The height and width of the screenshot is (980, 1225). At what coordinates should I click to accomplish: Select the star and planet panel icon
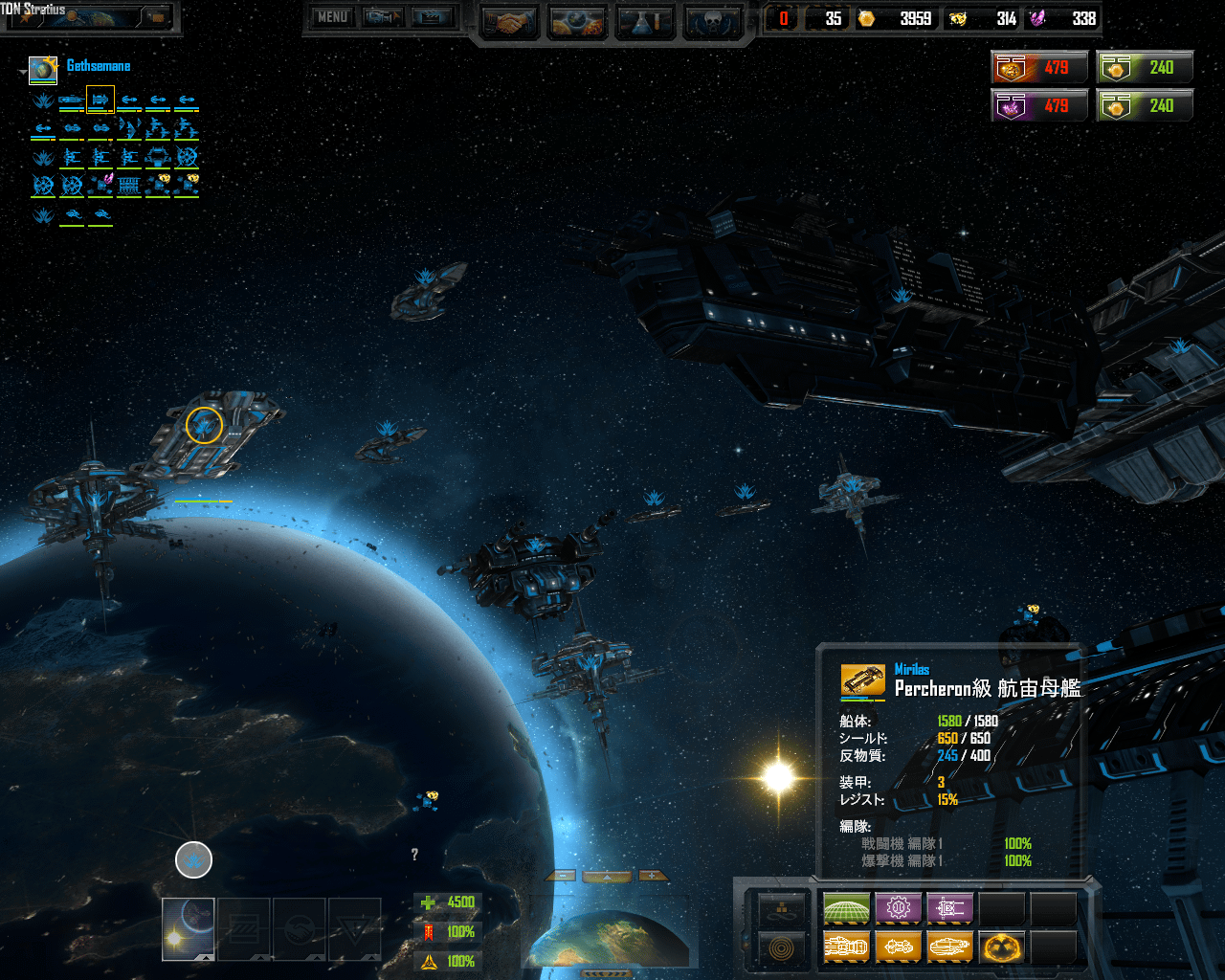[188, 928]
